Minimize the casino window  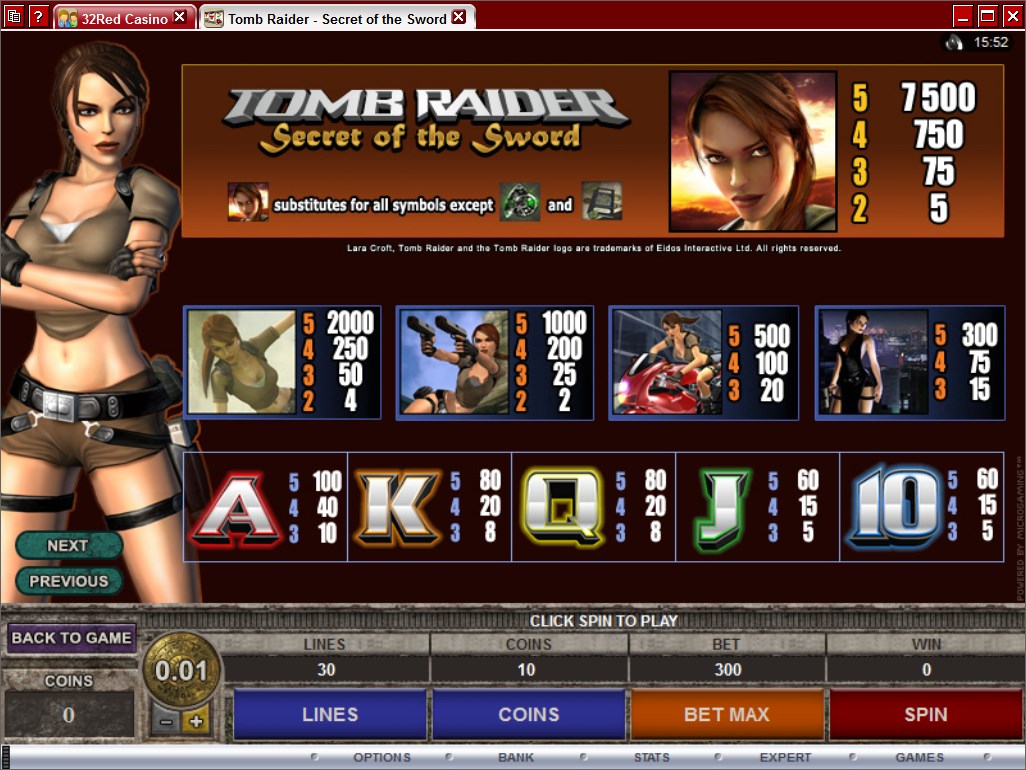[963, 16]
